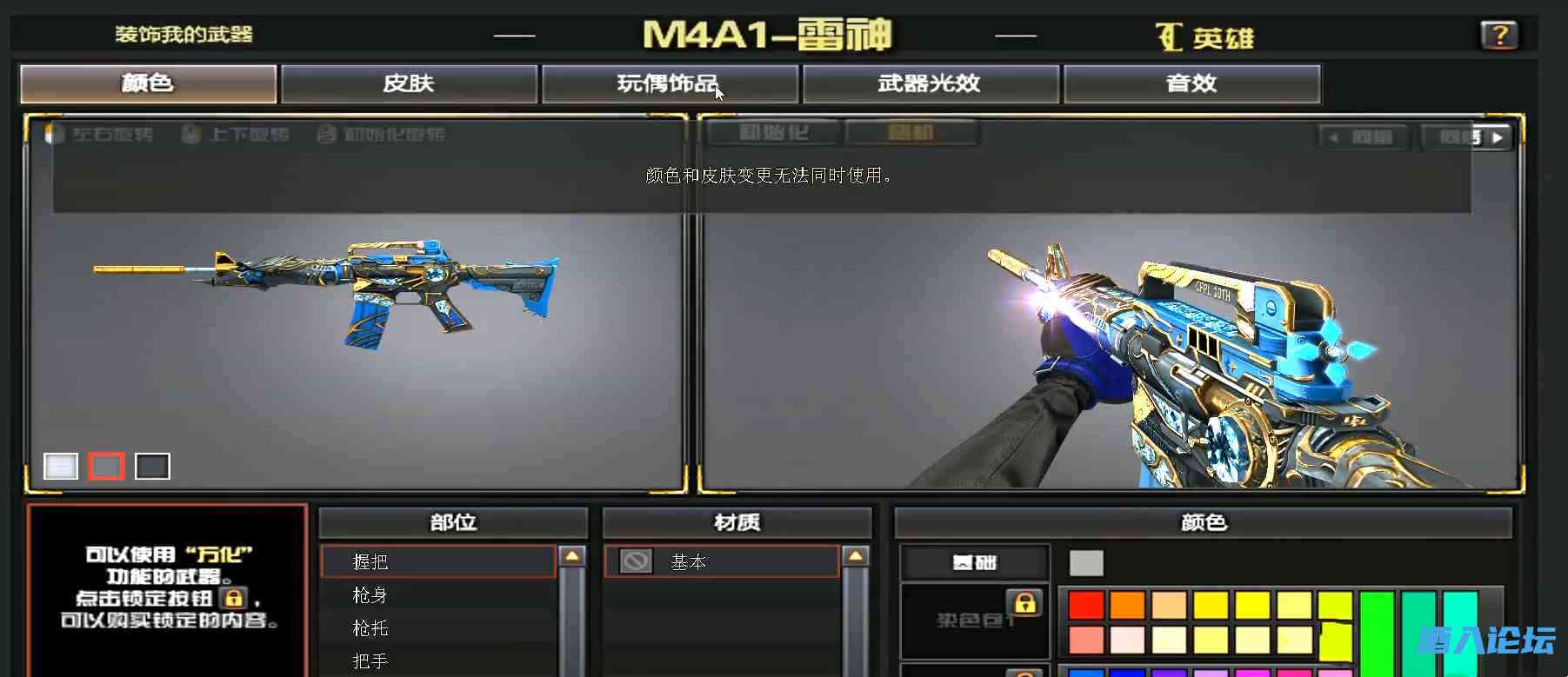1568x677 pixels.
Task: Toggle the dark preview background option
Action: (152, 467)
